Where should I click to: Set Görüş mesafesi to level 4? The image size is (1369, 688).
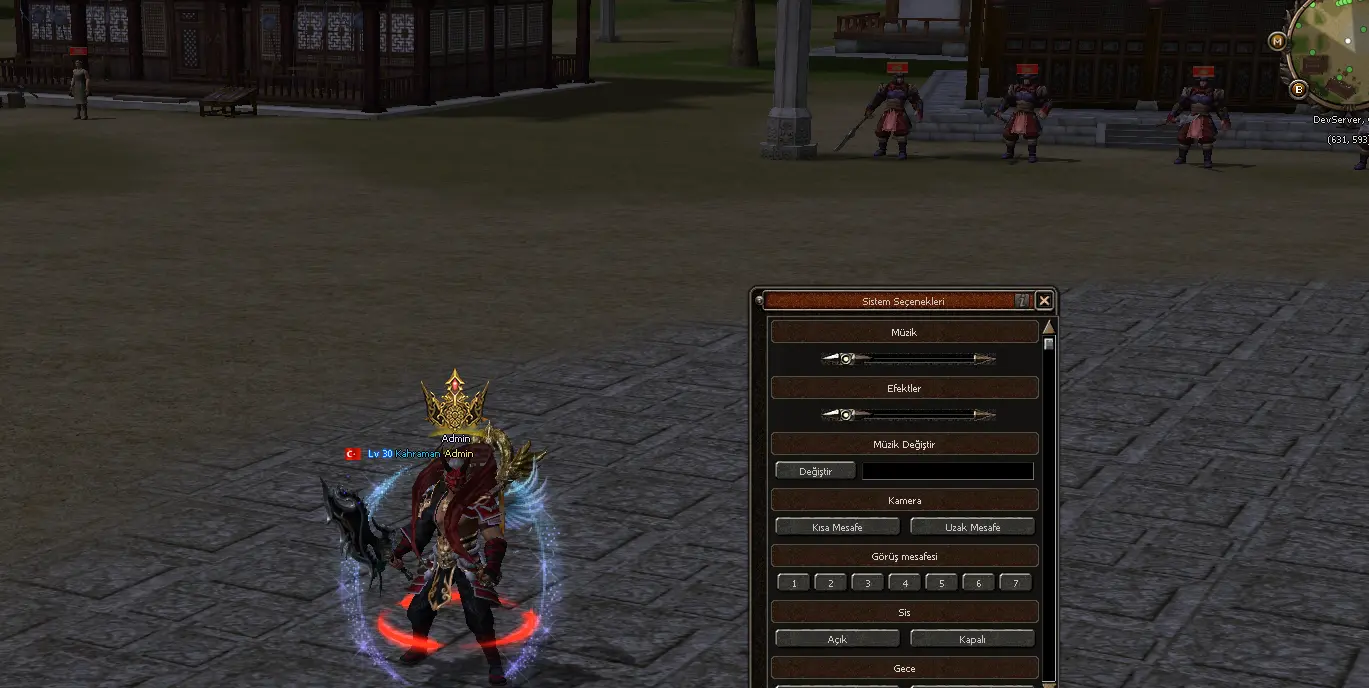905,583
